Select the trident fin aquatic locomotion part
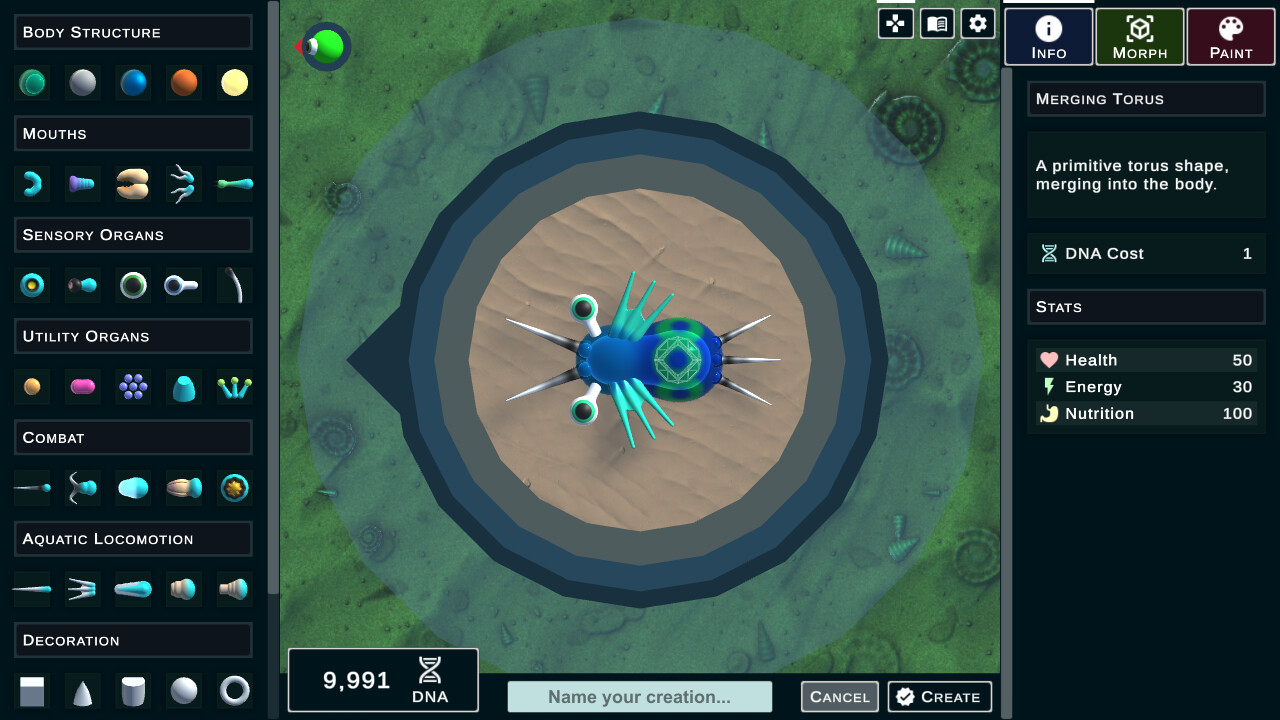 tap(82, 589)
